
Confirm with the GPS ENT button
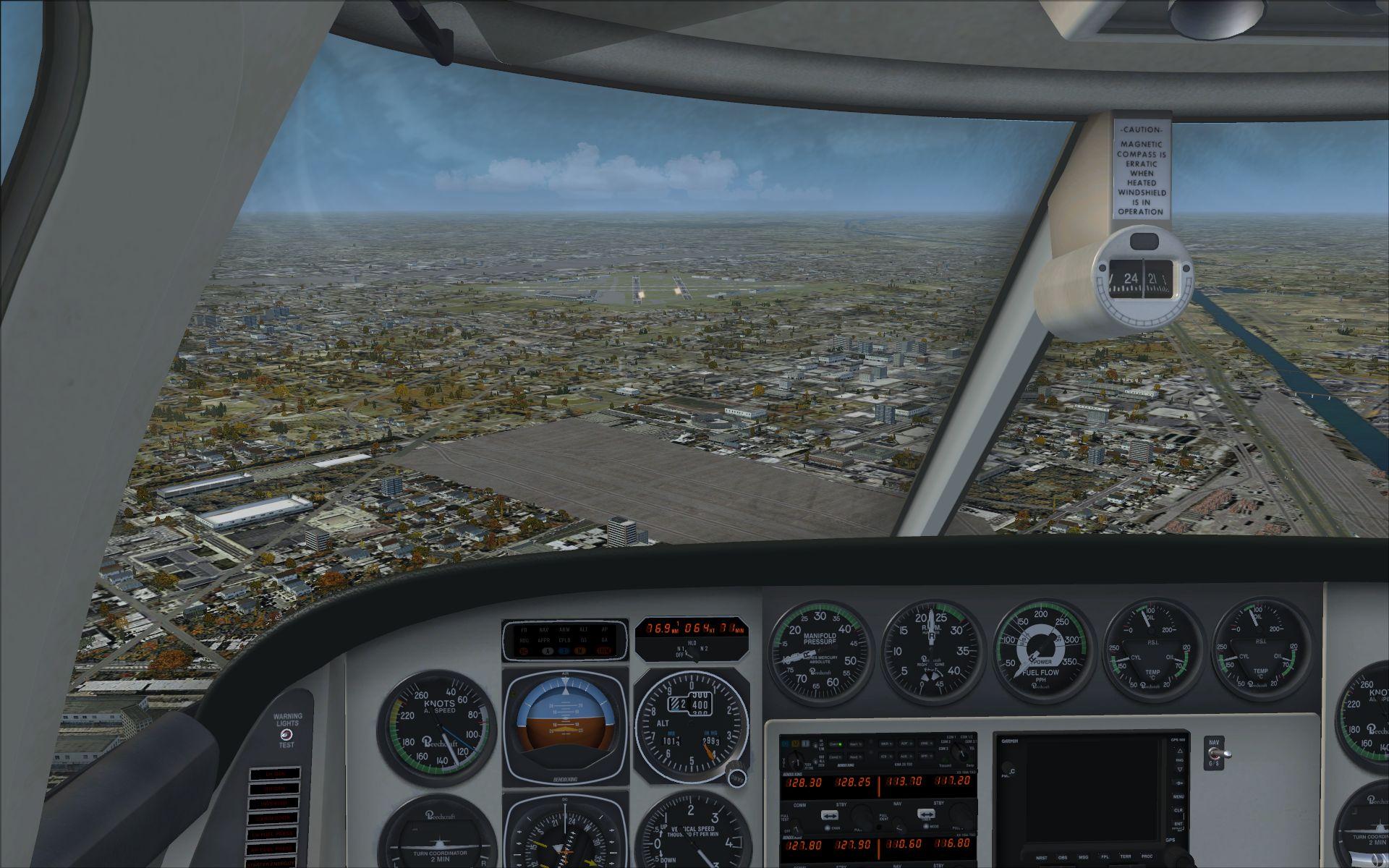click(x=1178, y=825)
